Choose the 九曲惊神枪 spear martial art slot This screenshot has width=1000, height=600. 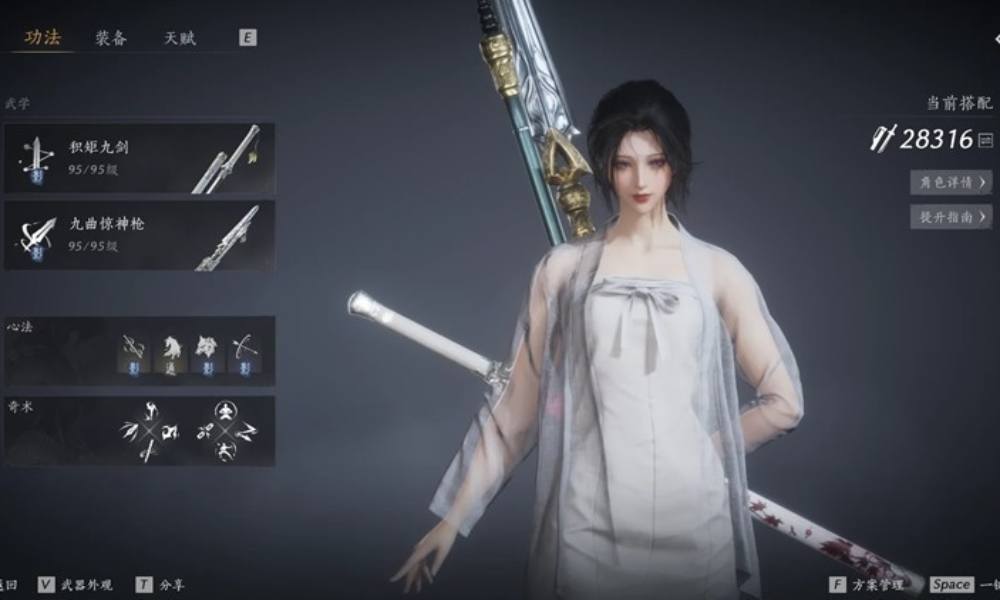(139, 235)
